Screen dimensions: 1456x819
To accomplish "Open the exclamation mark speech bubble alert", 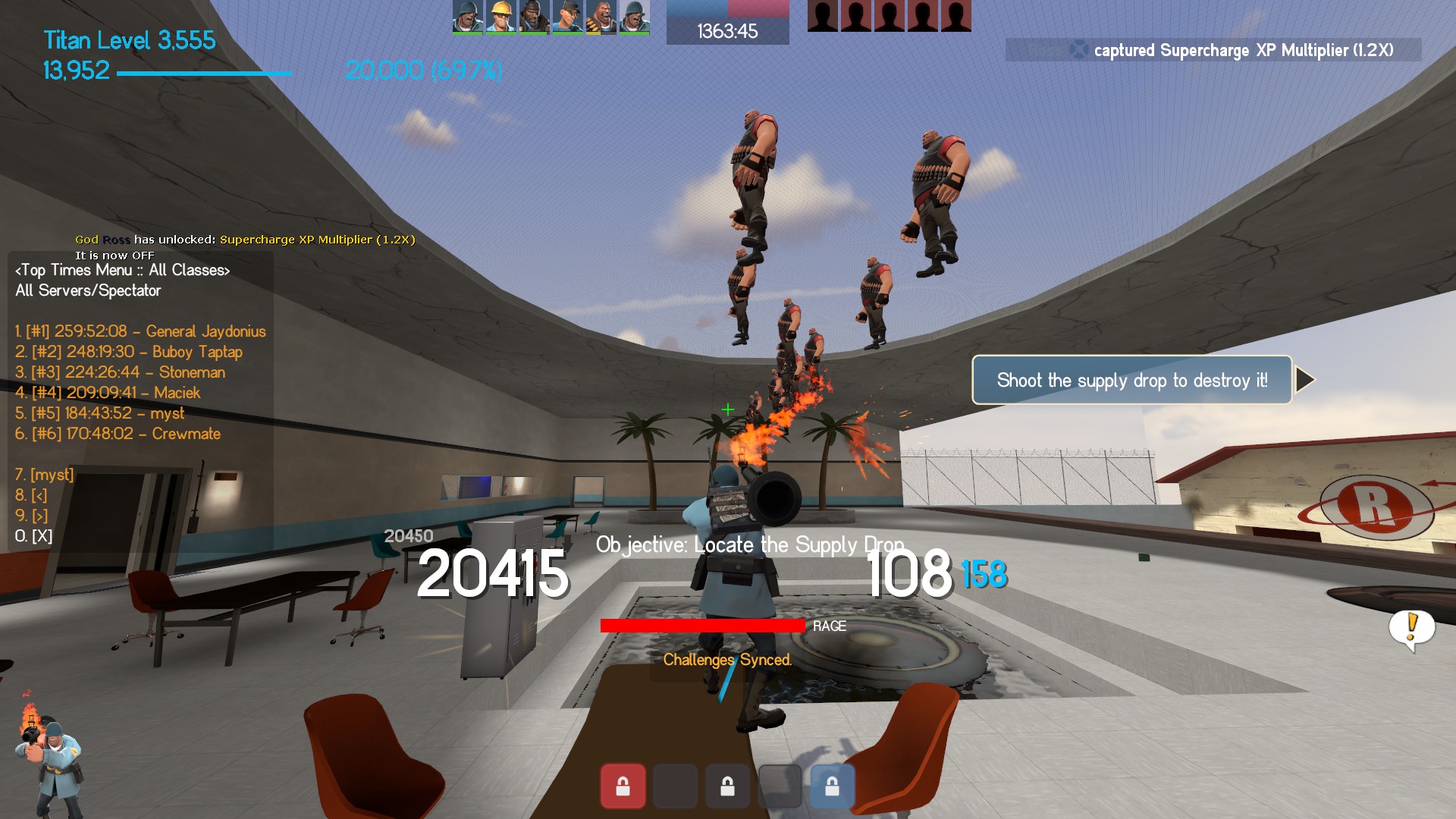I will (1411, 628).
